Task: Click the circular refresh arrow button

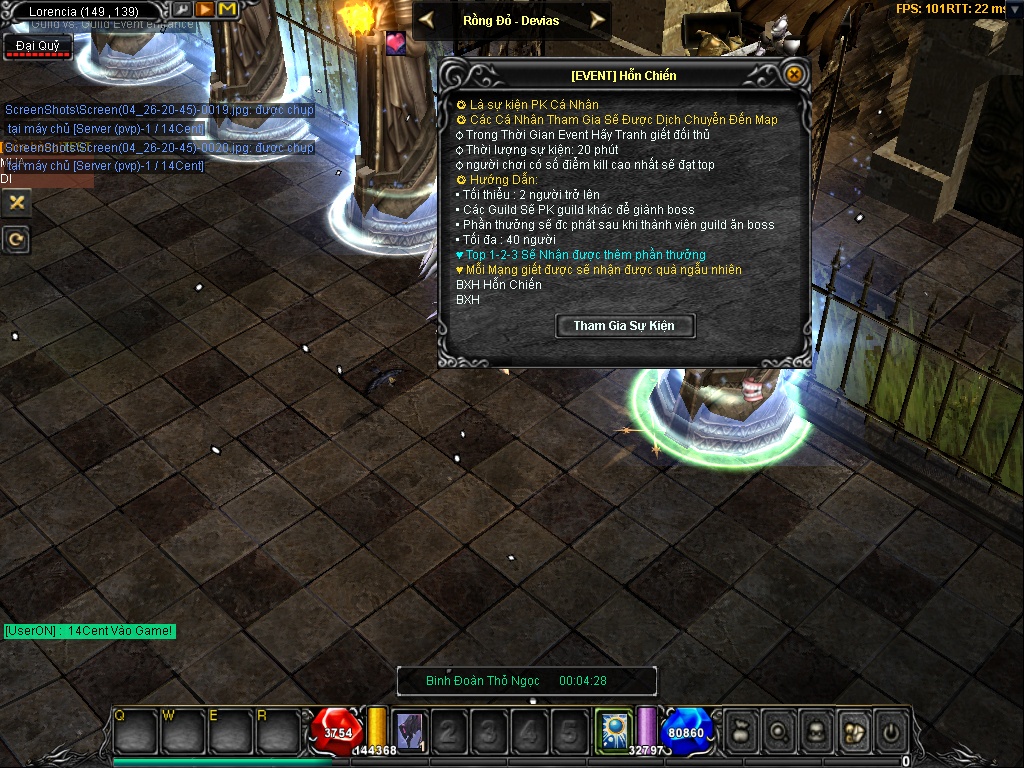Action: (x=16, y=240)
